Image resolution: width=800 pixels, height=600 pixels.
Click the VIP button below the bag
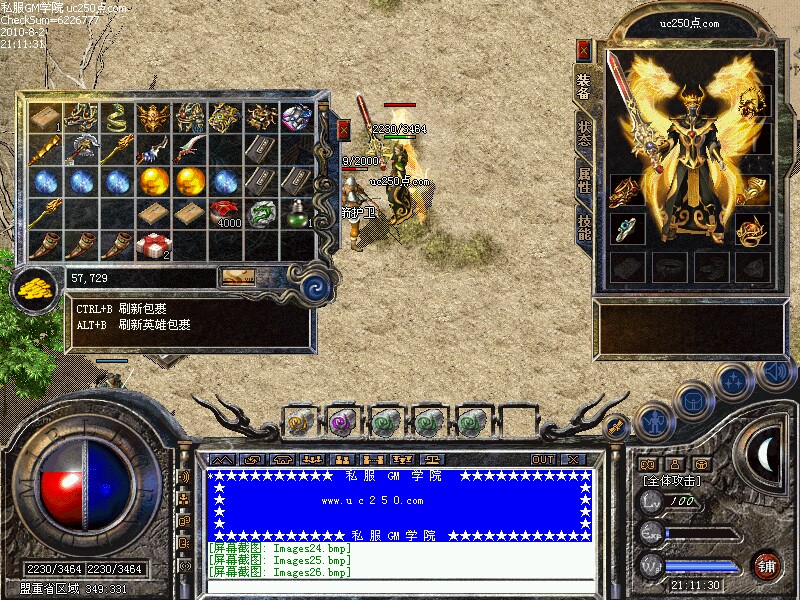(237, 277)
